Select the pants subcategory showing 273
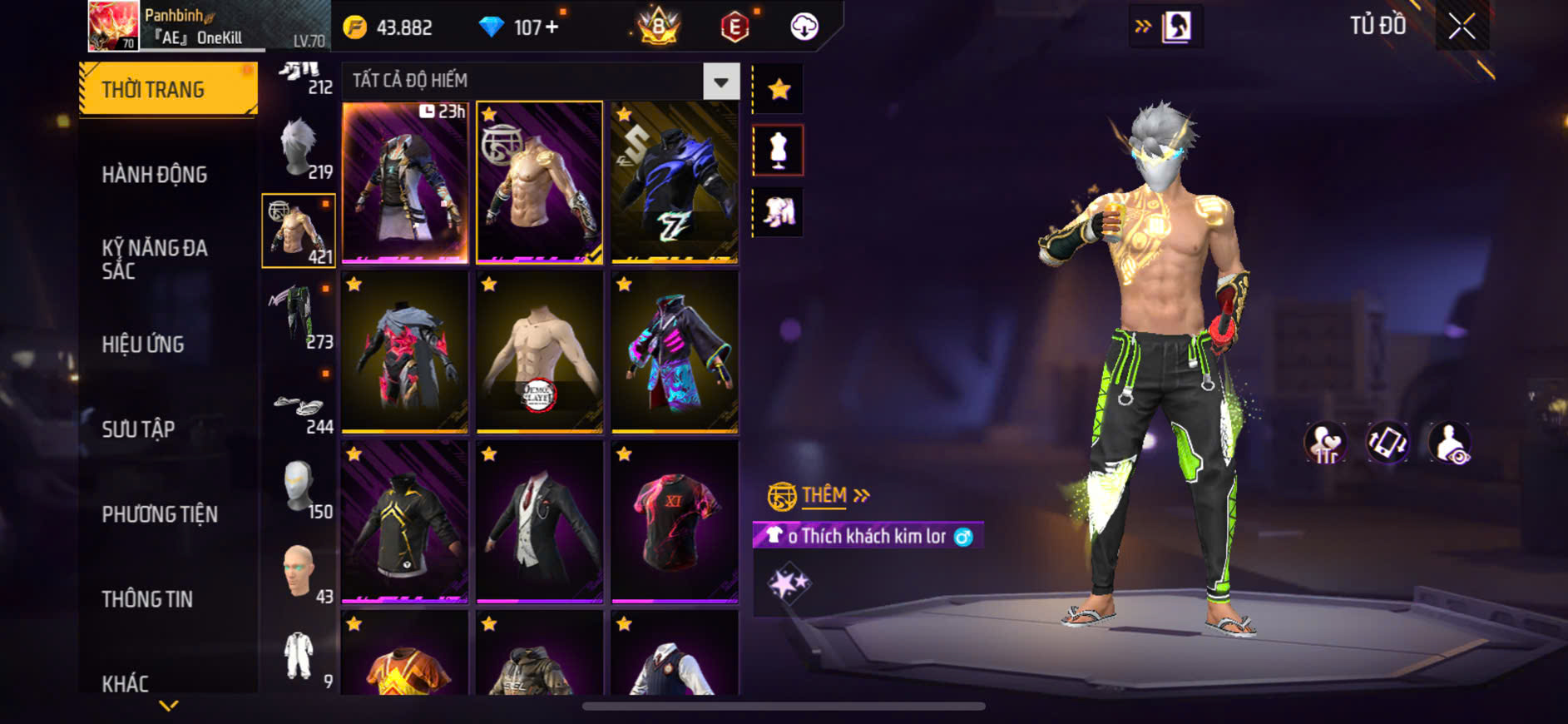The width and height of the screenshot is (1568, 724). tap(299, 315)
